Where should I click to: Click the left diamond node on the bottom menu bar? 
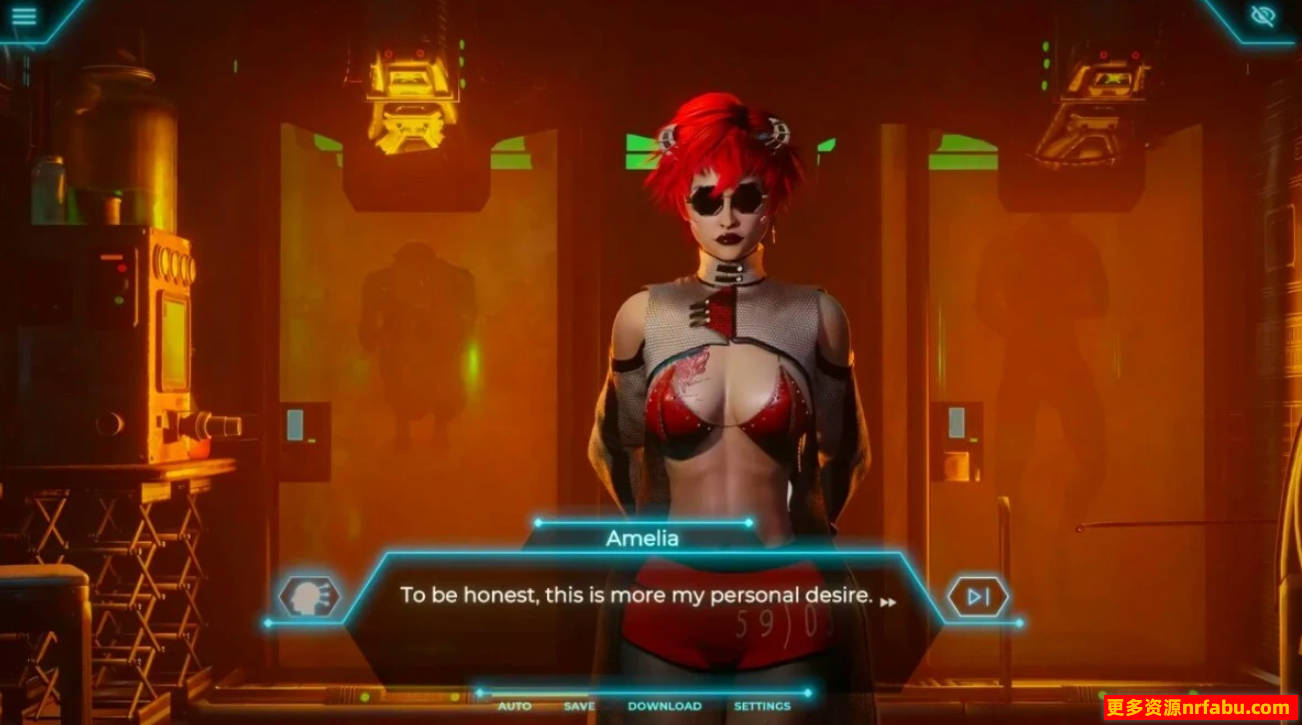[480, 690]
